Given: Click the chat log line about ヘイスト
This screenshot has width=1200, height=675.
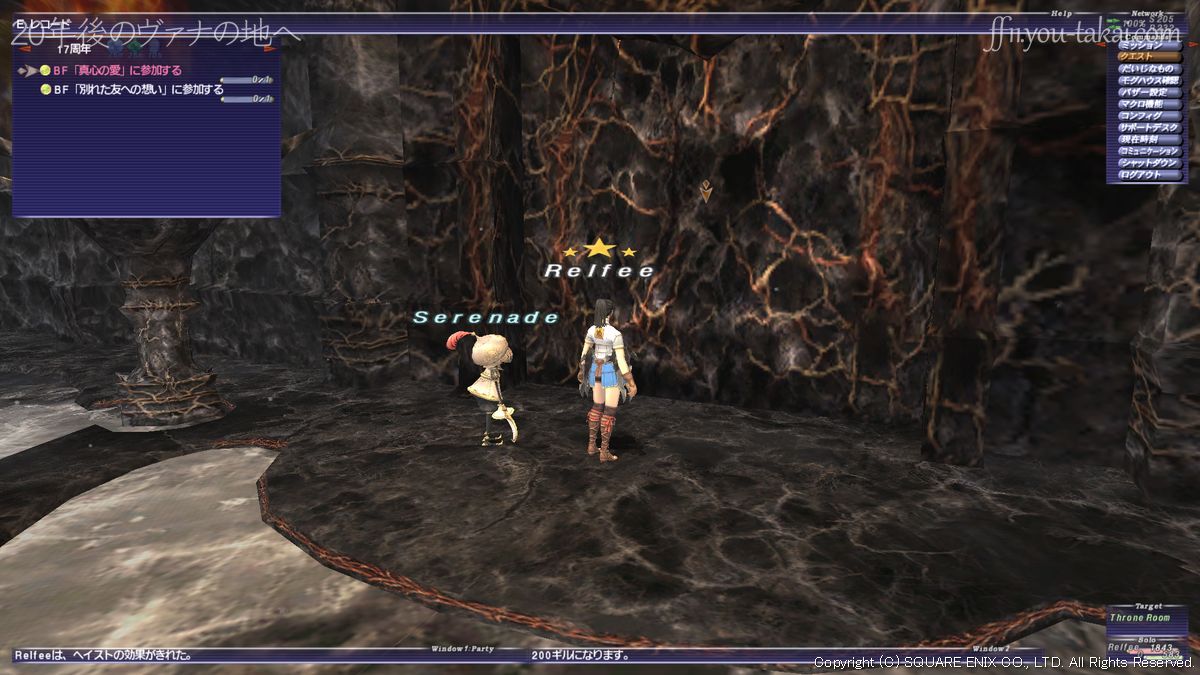Looking at the screenshot, I should pyautogui.click(x=104, y=656).
